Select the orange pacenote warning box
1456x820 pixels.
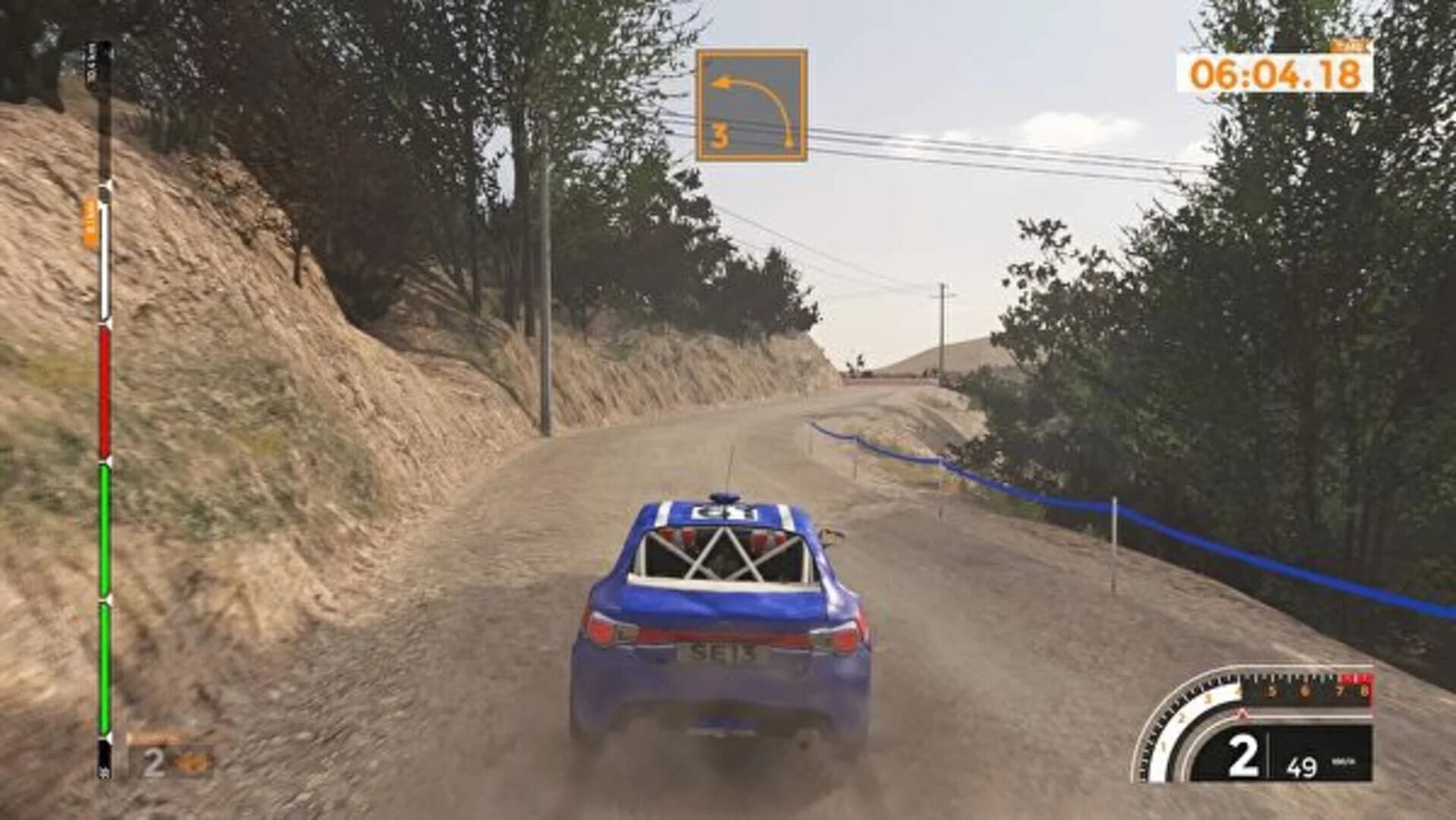(752, 102)
